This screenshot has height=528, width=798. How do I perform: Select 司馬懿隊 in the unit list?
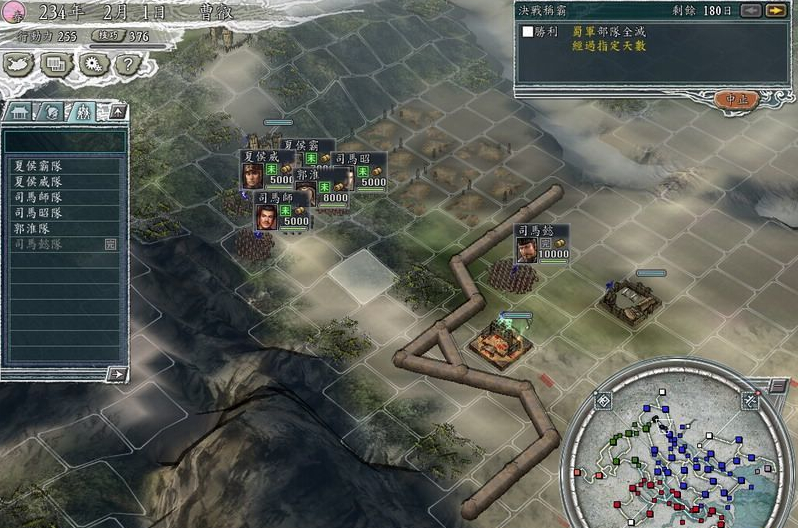click(x=38, y=243)
